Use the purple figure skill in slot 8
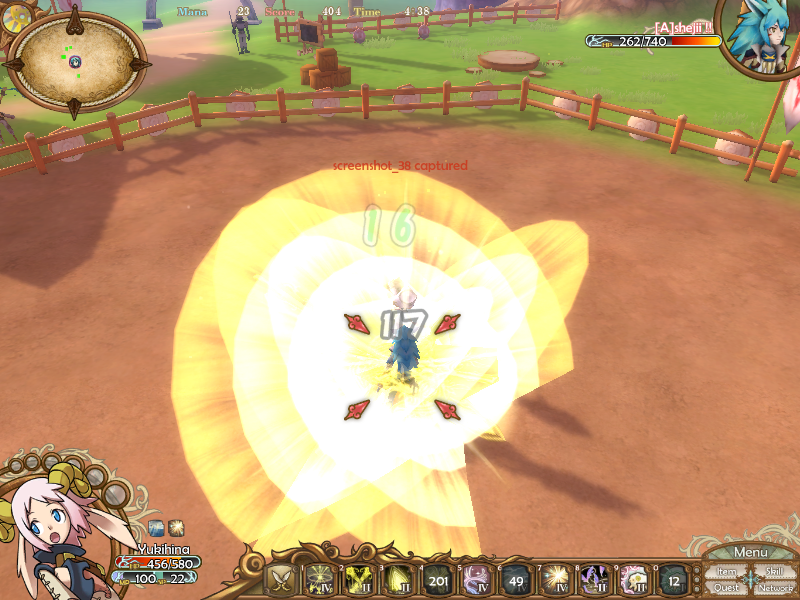This screenshot has width=800, height=600. [x=596, y=580]
